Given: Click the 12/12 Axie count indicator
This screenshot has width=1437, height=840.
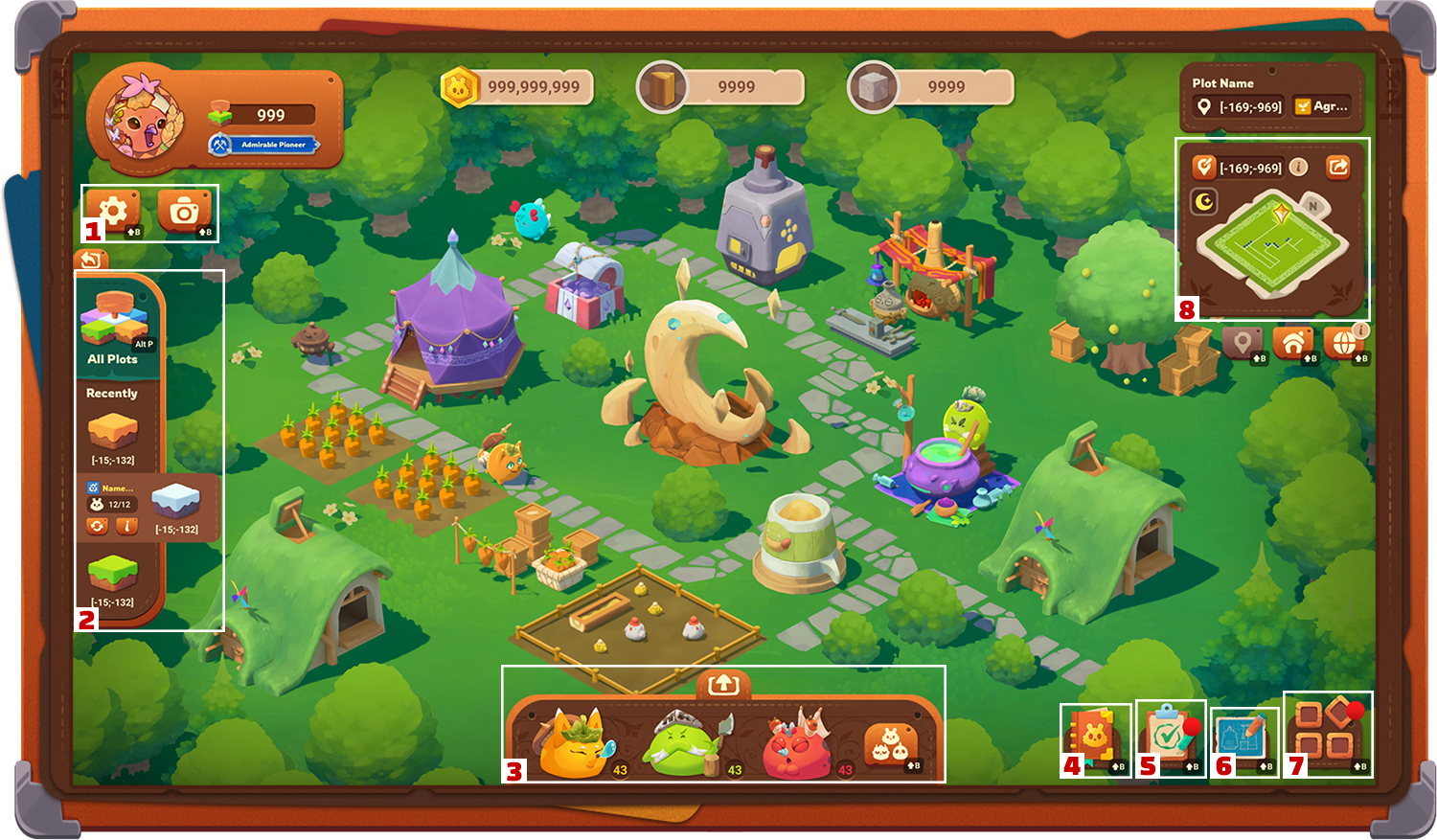Looking at the screenshot, I should (112, 504).
